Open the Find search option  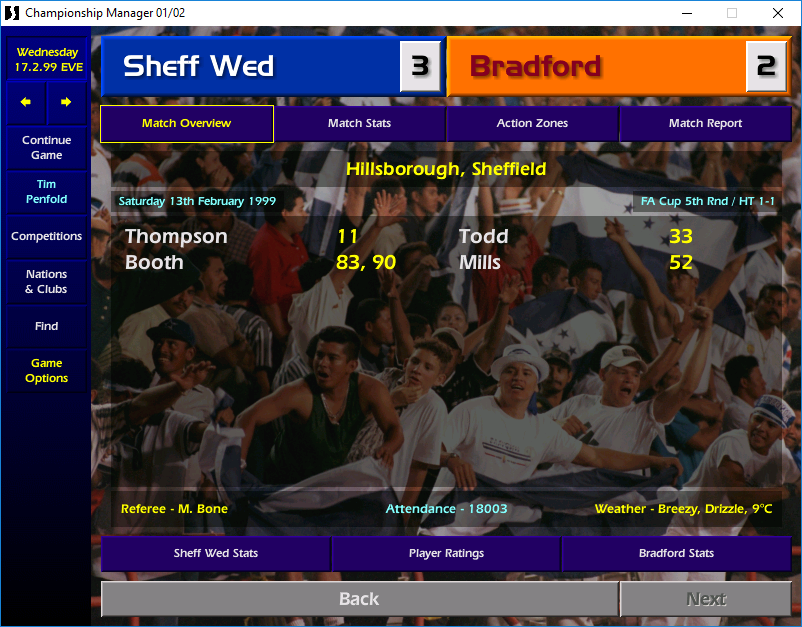click(46, 326)
